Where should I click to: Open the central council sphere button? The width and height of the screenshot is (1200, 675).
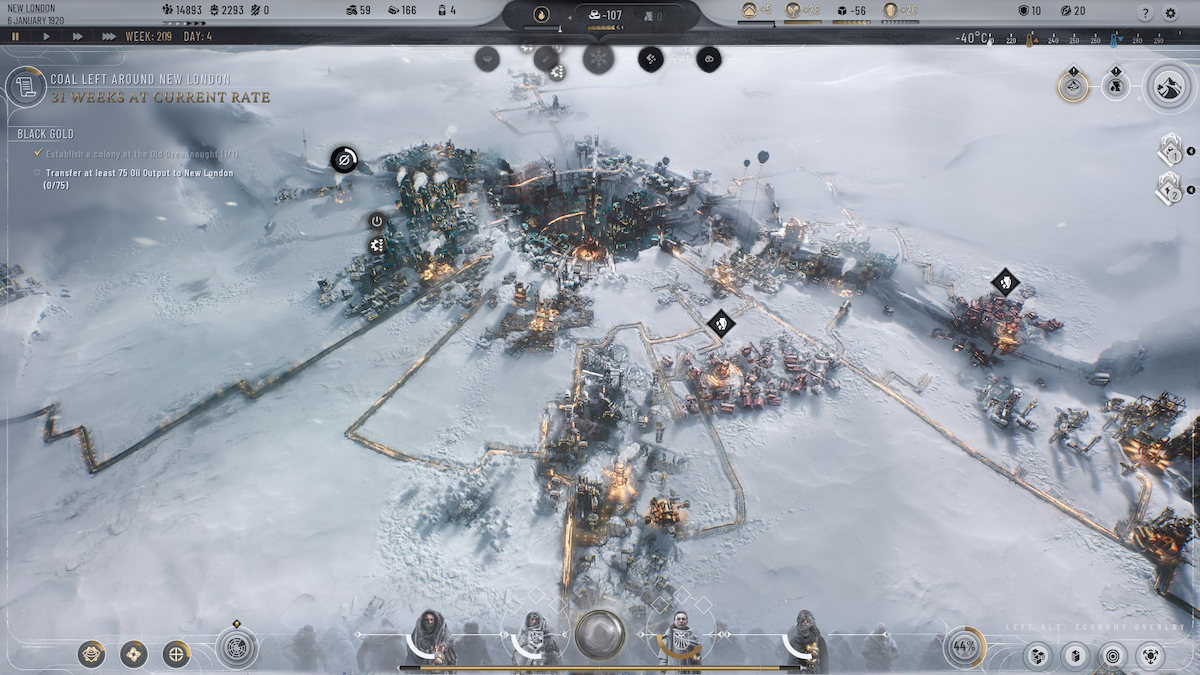click(600, 635)
